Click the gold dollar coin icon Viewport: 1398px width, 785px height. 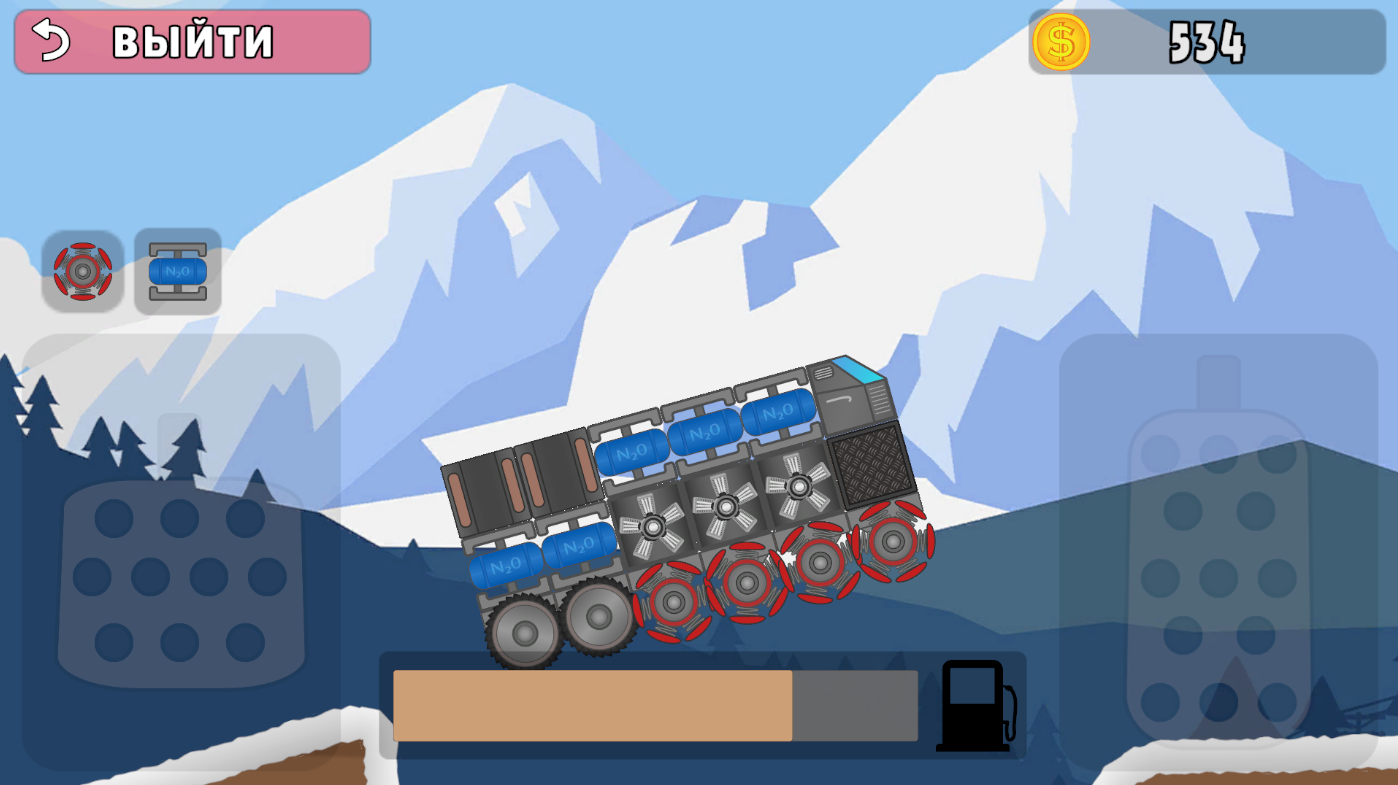(1063, 42)
